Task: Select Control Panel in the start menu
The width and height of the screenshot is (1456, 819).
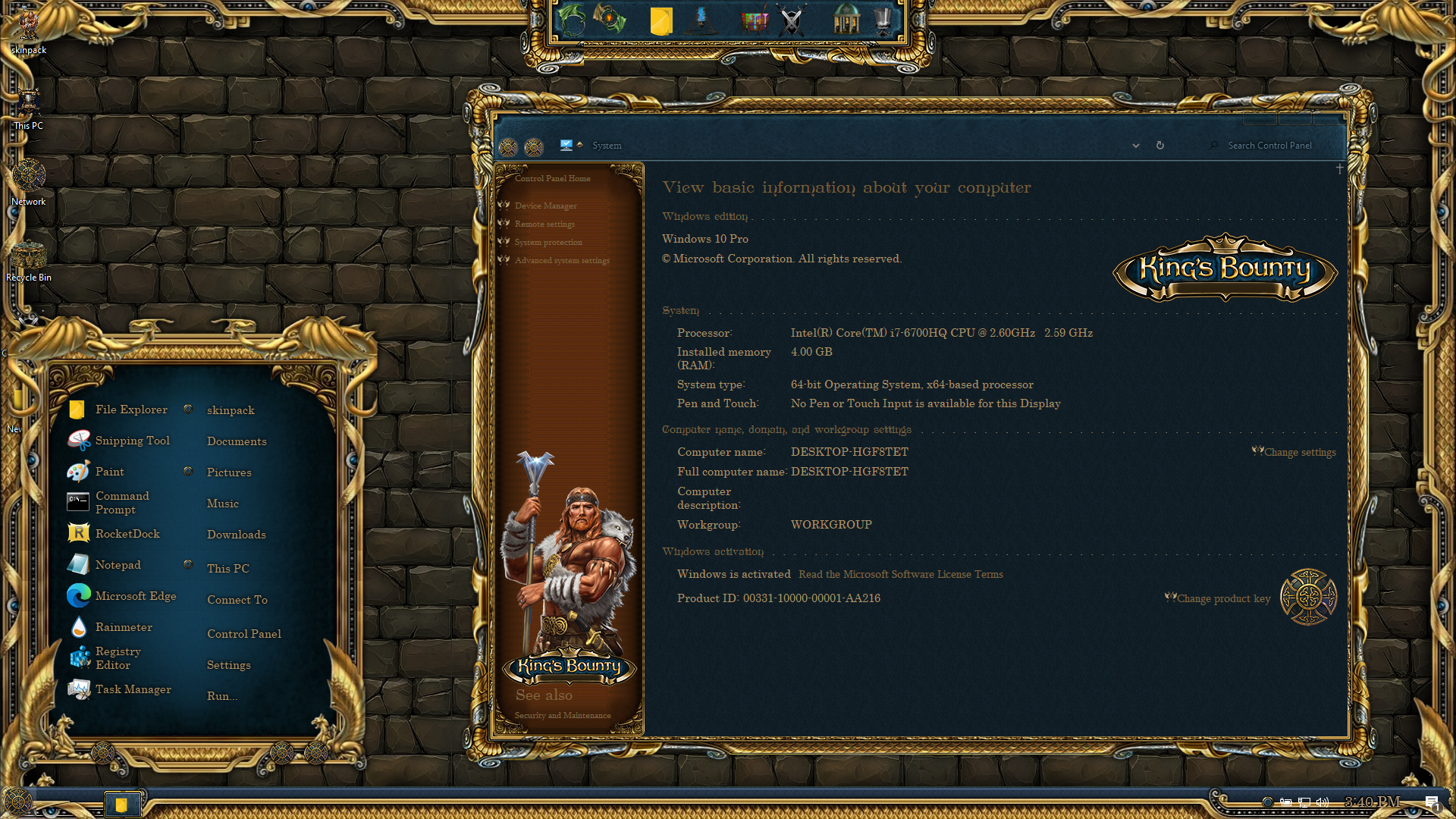Action: (243, 634)
